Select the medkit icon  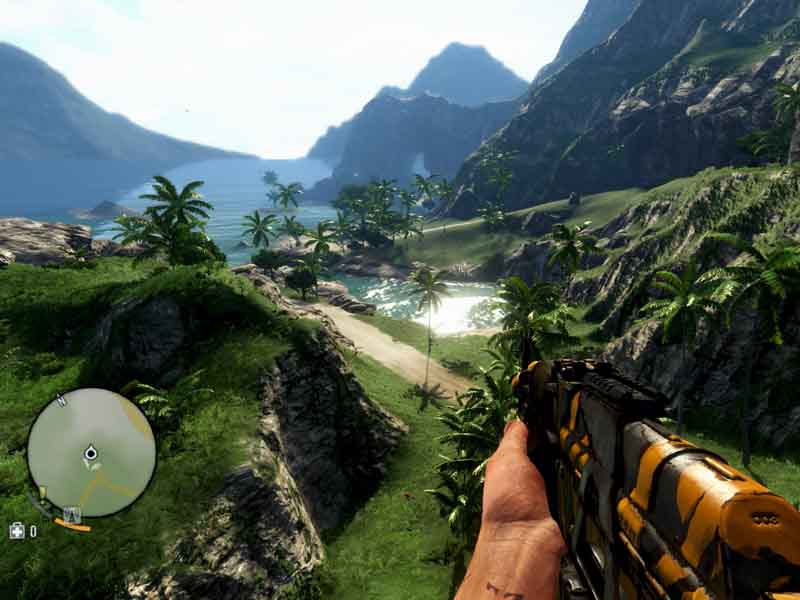[16, 531]
